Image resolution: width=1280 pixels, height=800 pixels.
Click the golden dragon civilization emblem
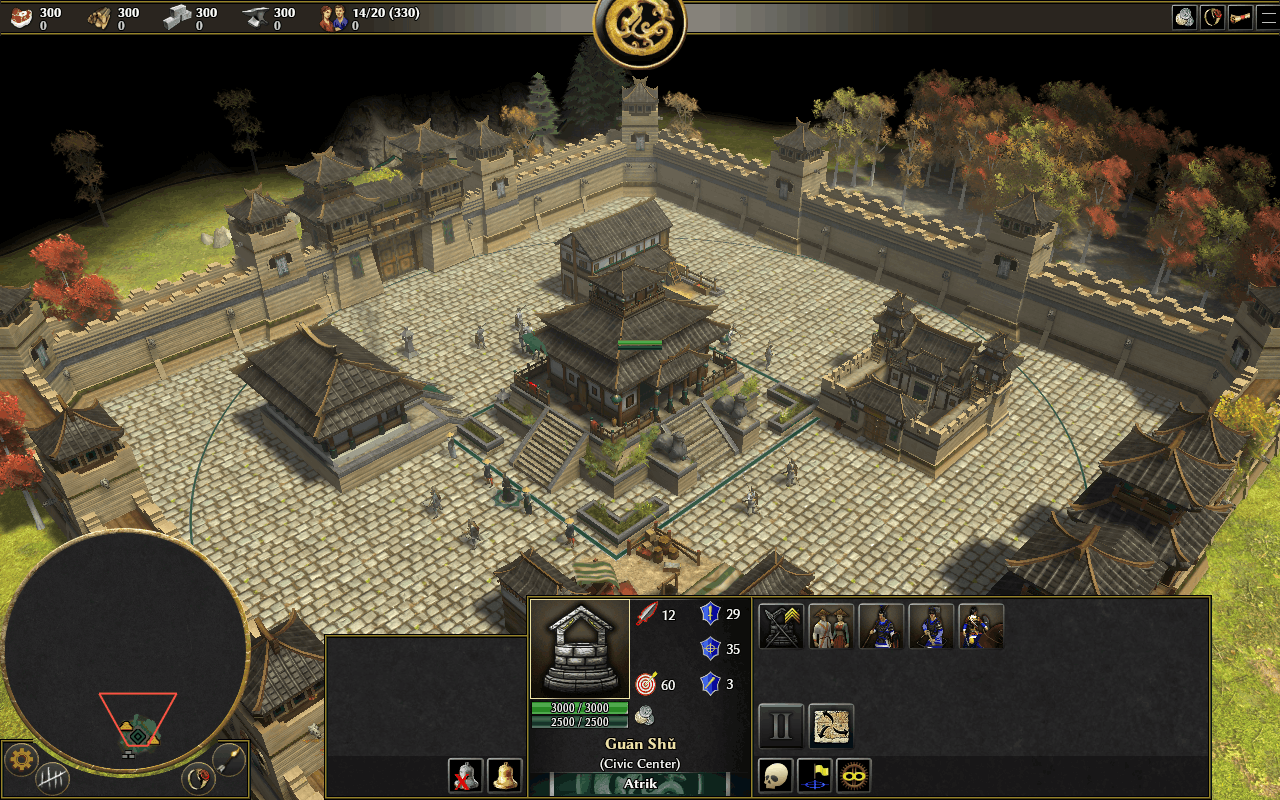[x=640, y=27]
